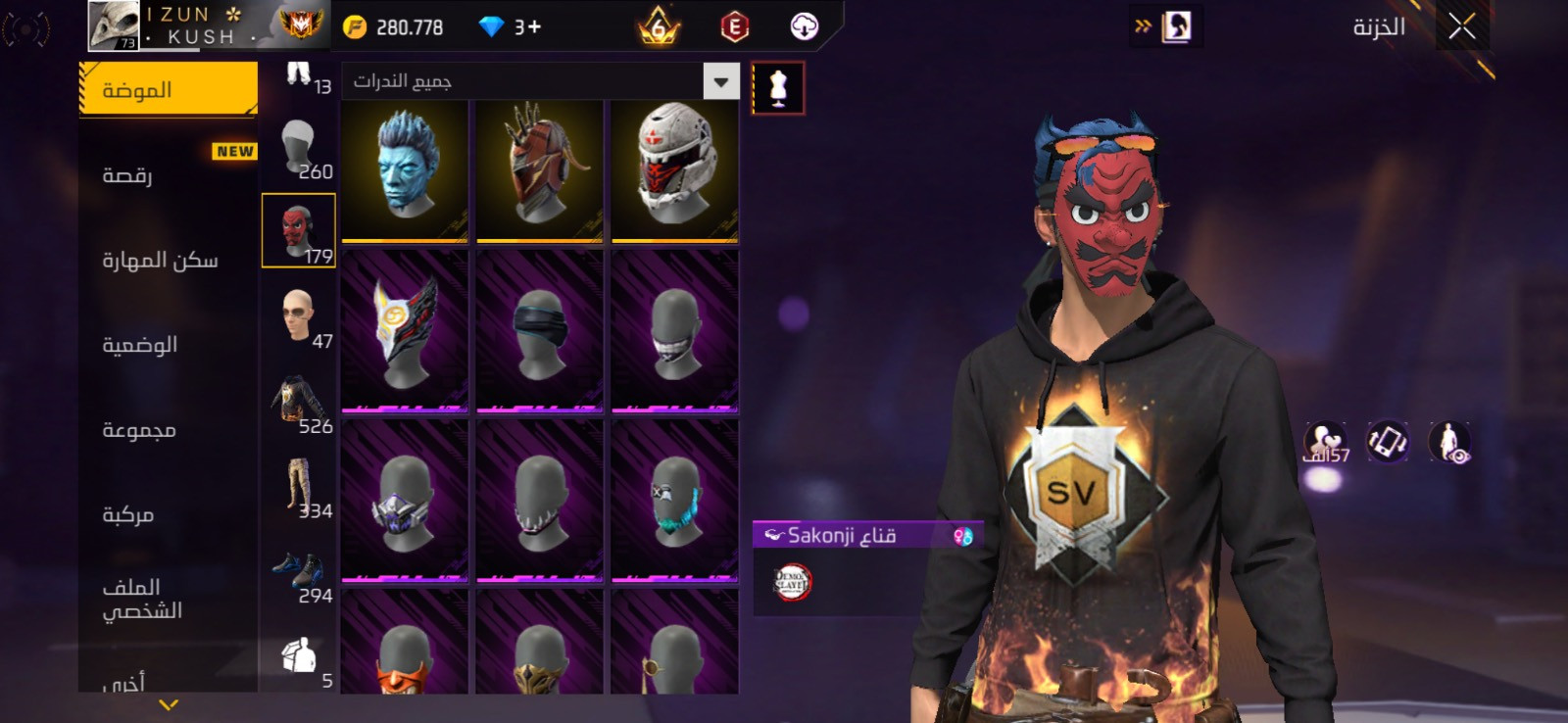Select the black blindfold headband item
This screenshot has width=1568, height=723.
coord(539,330)
